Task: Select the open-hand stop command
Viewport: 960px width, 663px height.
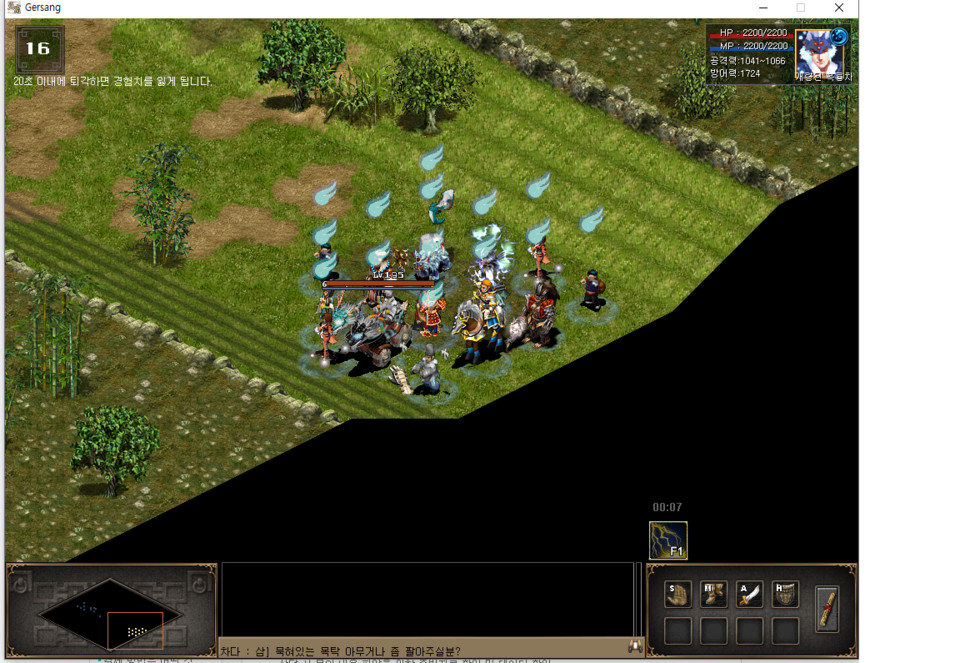Action: pyautogui.click(x=678, y=595)
